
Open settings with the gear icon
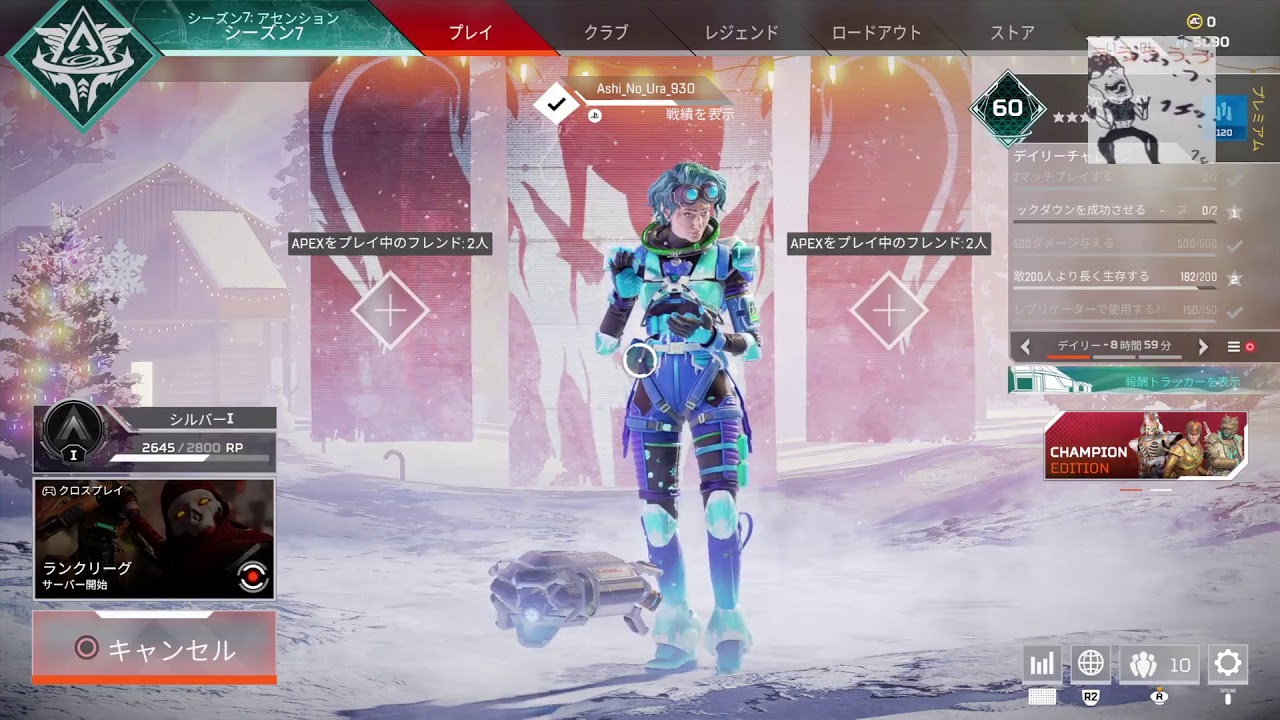[1227, 663]
